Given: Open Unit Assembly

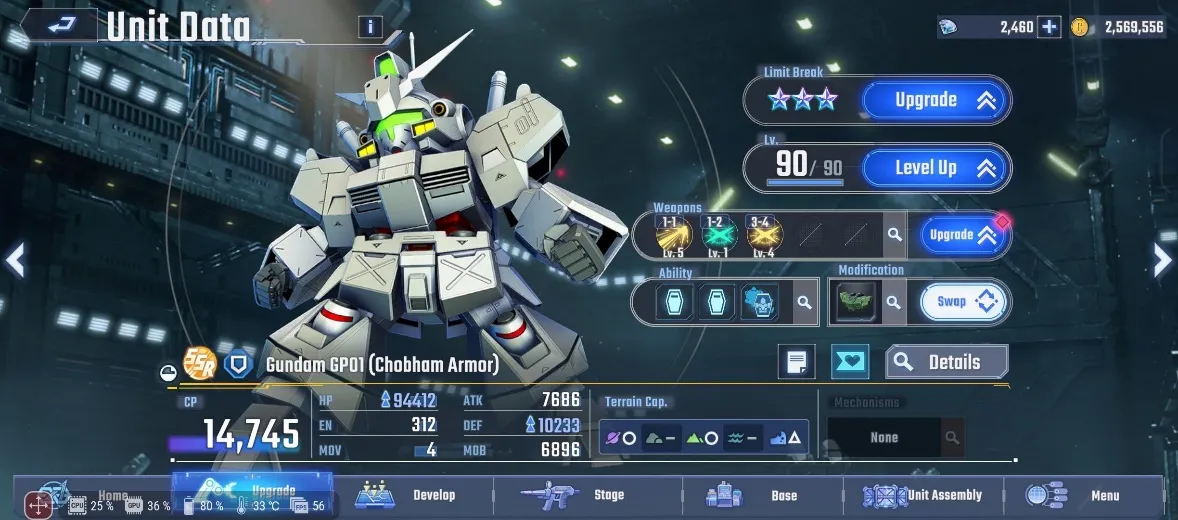Looking at the screenshot, I should (x=923, y=495).
